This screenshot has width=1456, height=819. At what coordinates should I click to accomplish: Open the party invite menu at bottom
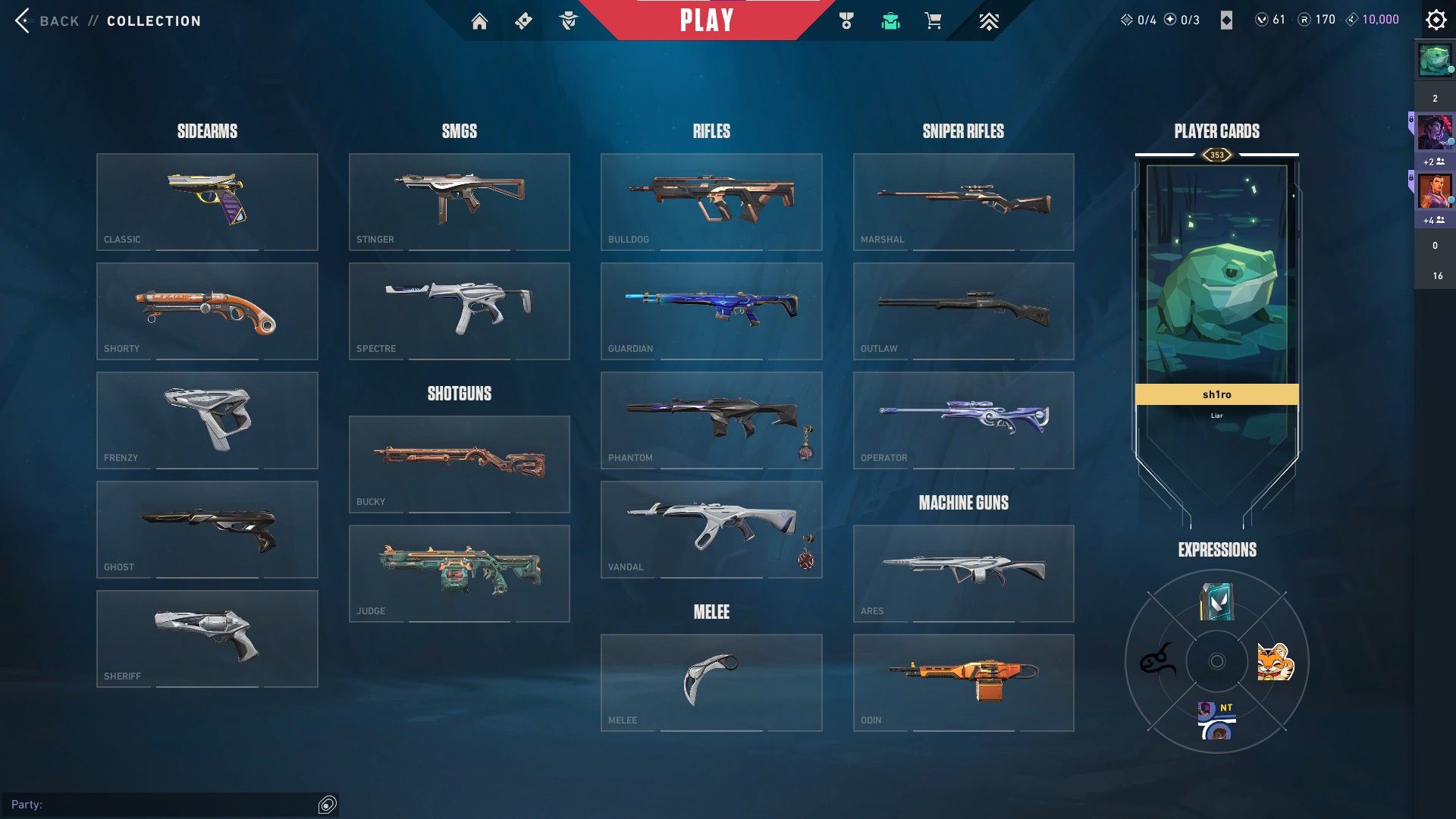point(325,805)
